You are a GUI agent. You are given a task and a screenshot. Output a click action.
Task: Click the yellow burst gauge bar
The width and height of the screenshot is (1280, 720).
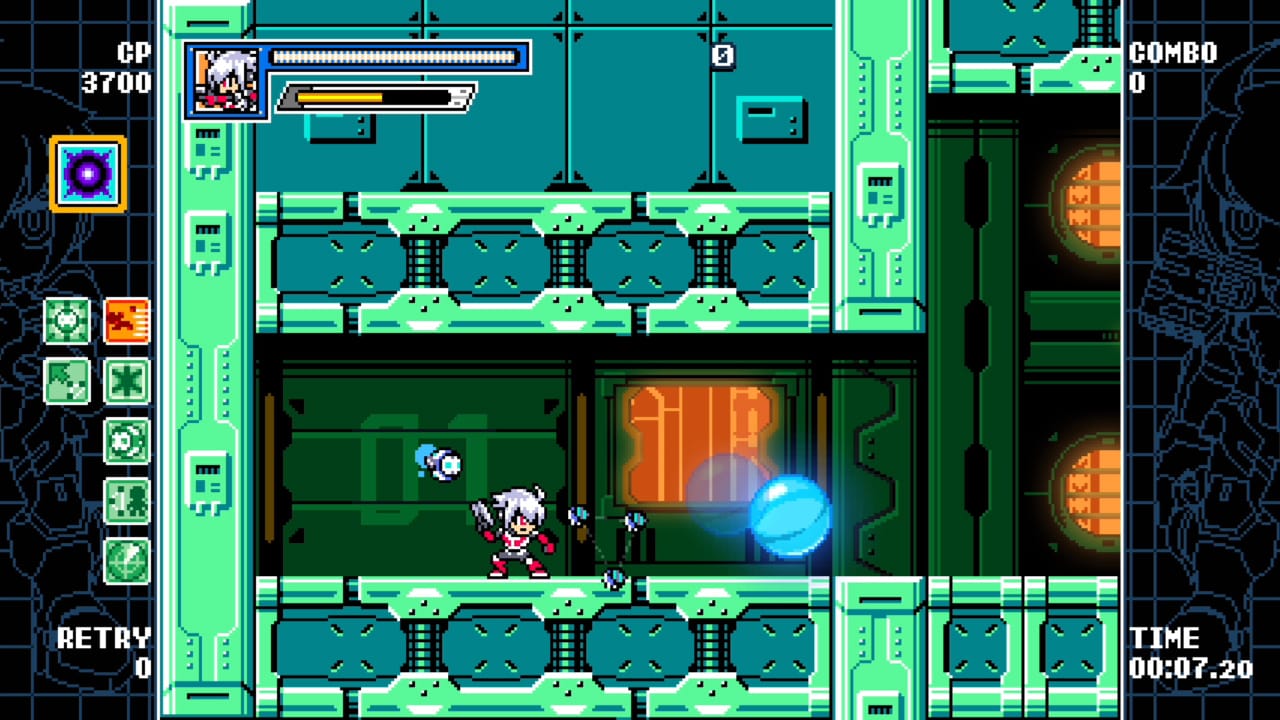340,98
